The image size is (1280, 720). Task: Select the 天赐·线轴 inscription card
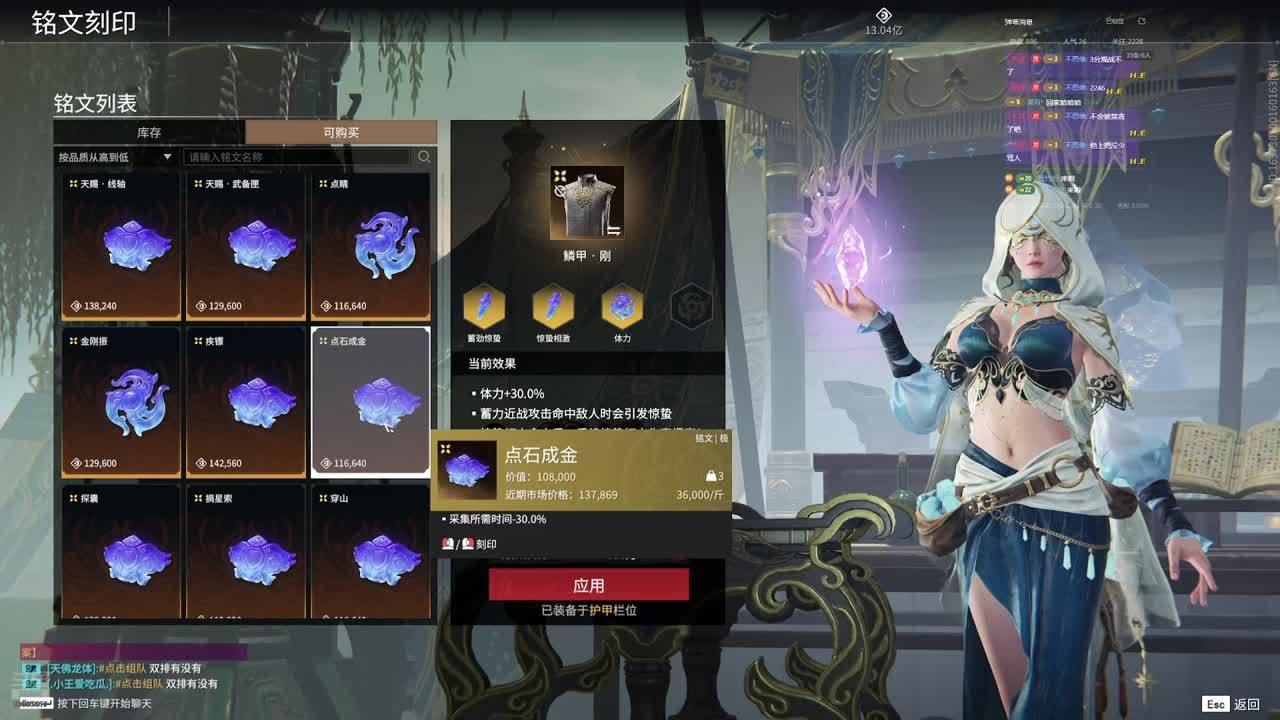[x=121, y=246]
